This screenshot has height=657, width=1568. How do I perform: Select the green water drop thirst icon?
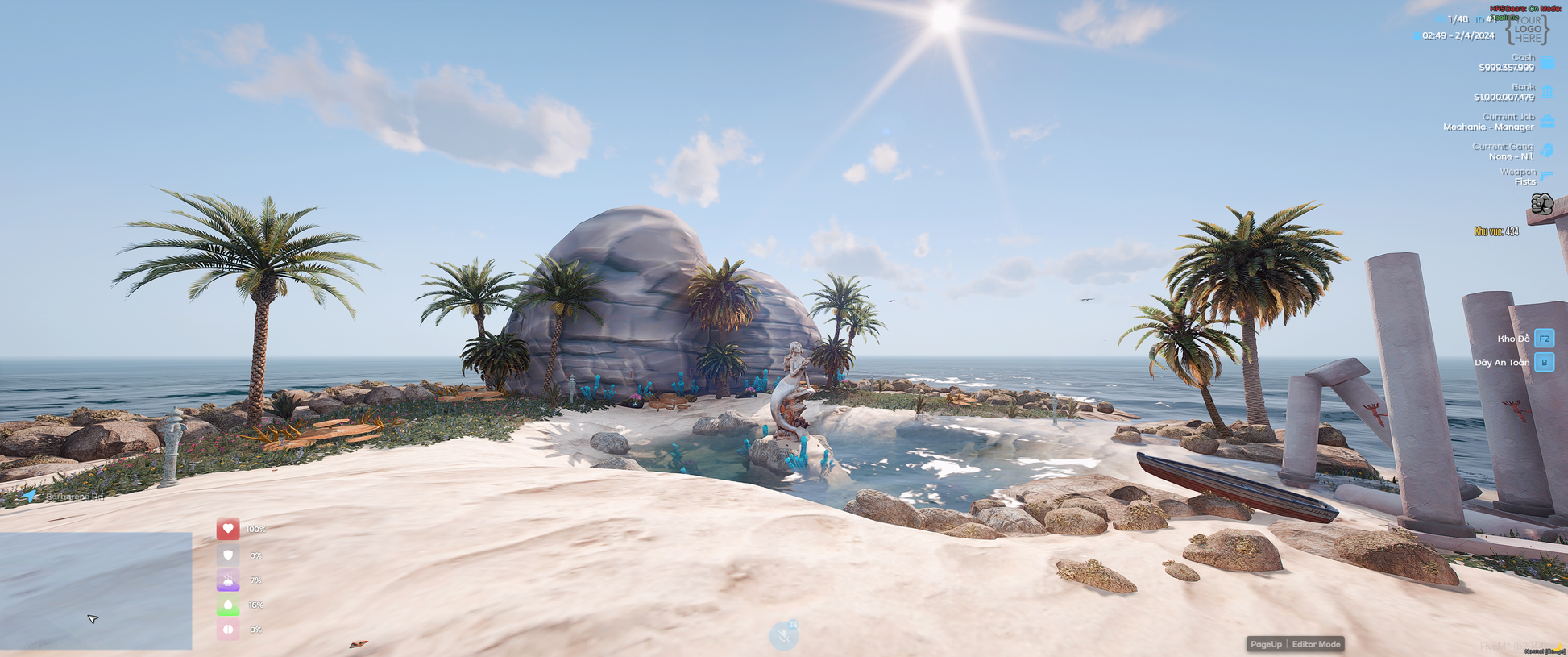[x=228, y=605]
